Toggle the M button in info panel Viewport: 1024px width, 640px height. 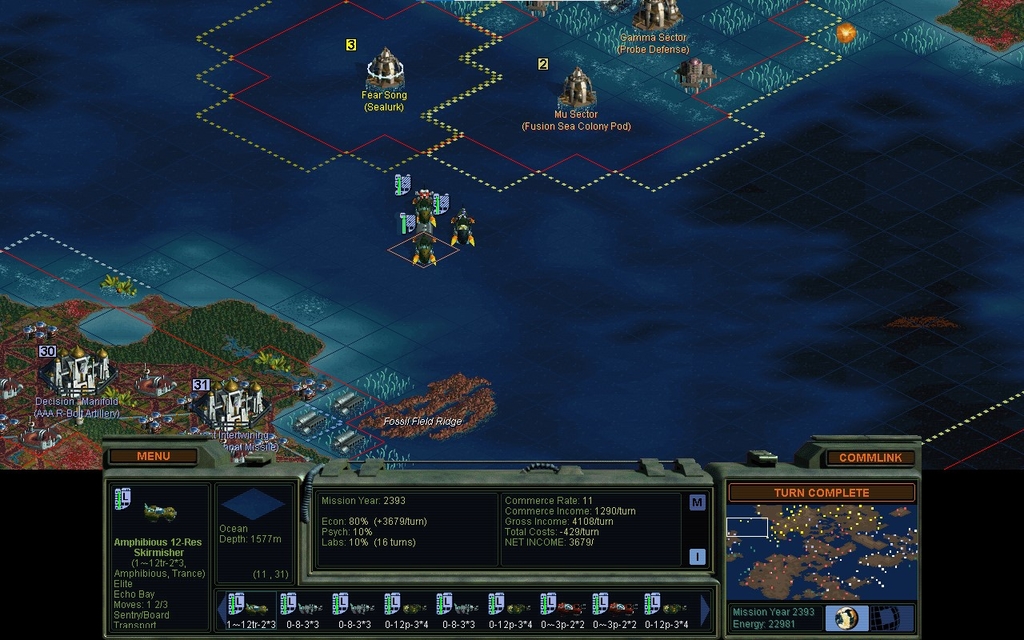pyautogui.click(x=697, y=502)
